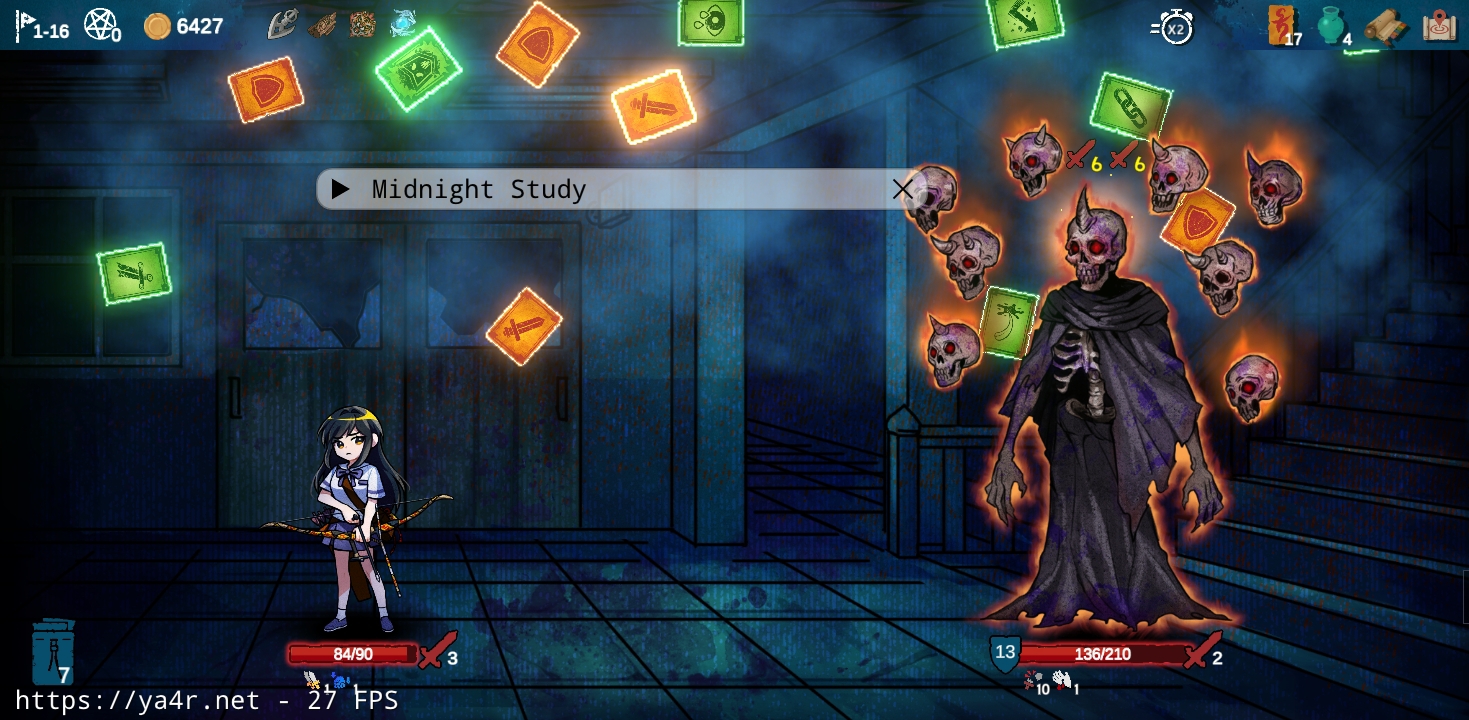Viewport: 1469px width, 720px height.
Task: Open the map with the red pin
Action: click(1440, 25)
